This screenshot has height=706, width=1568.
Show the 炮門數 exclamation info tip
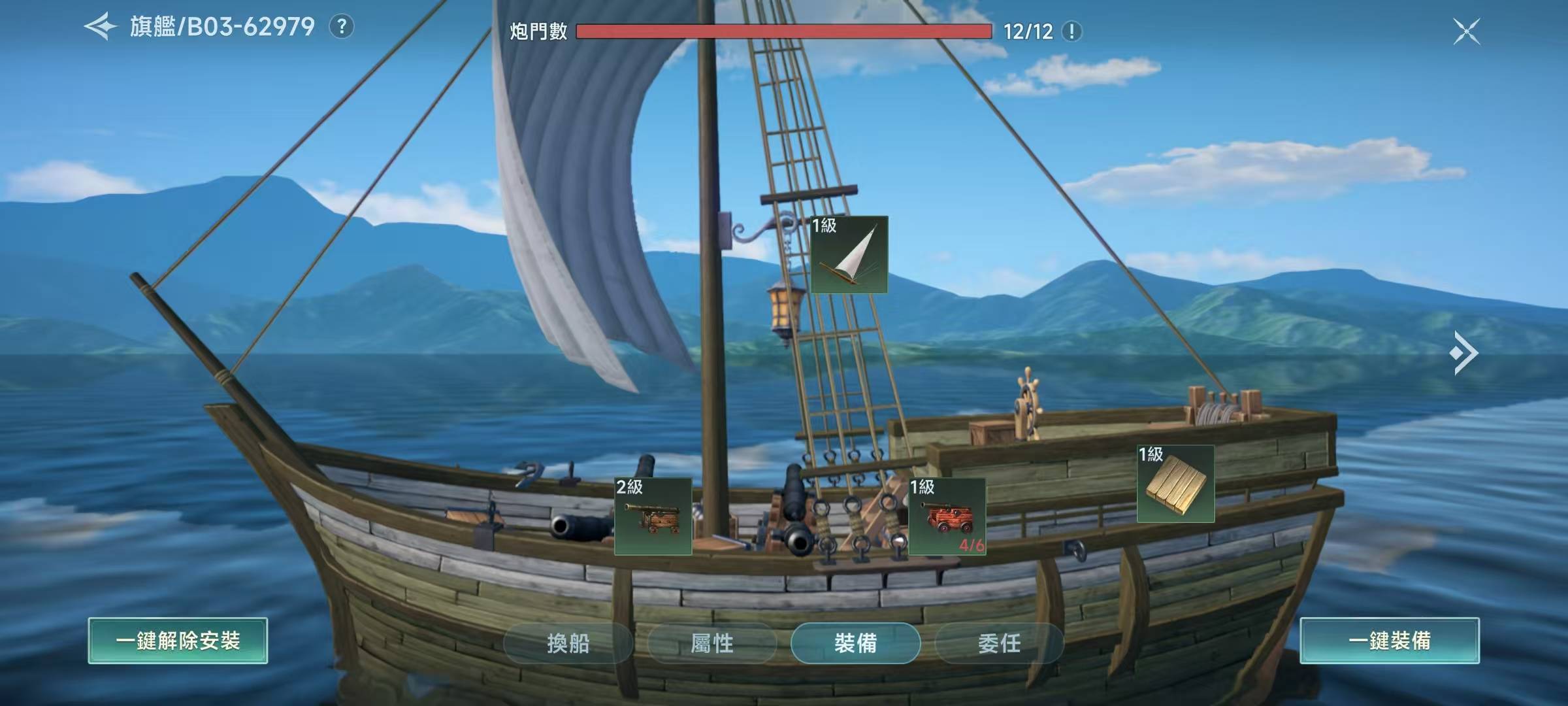point(1071,31)
